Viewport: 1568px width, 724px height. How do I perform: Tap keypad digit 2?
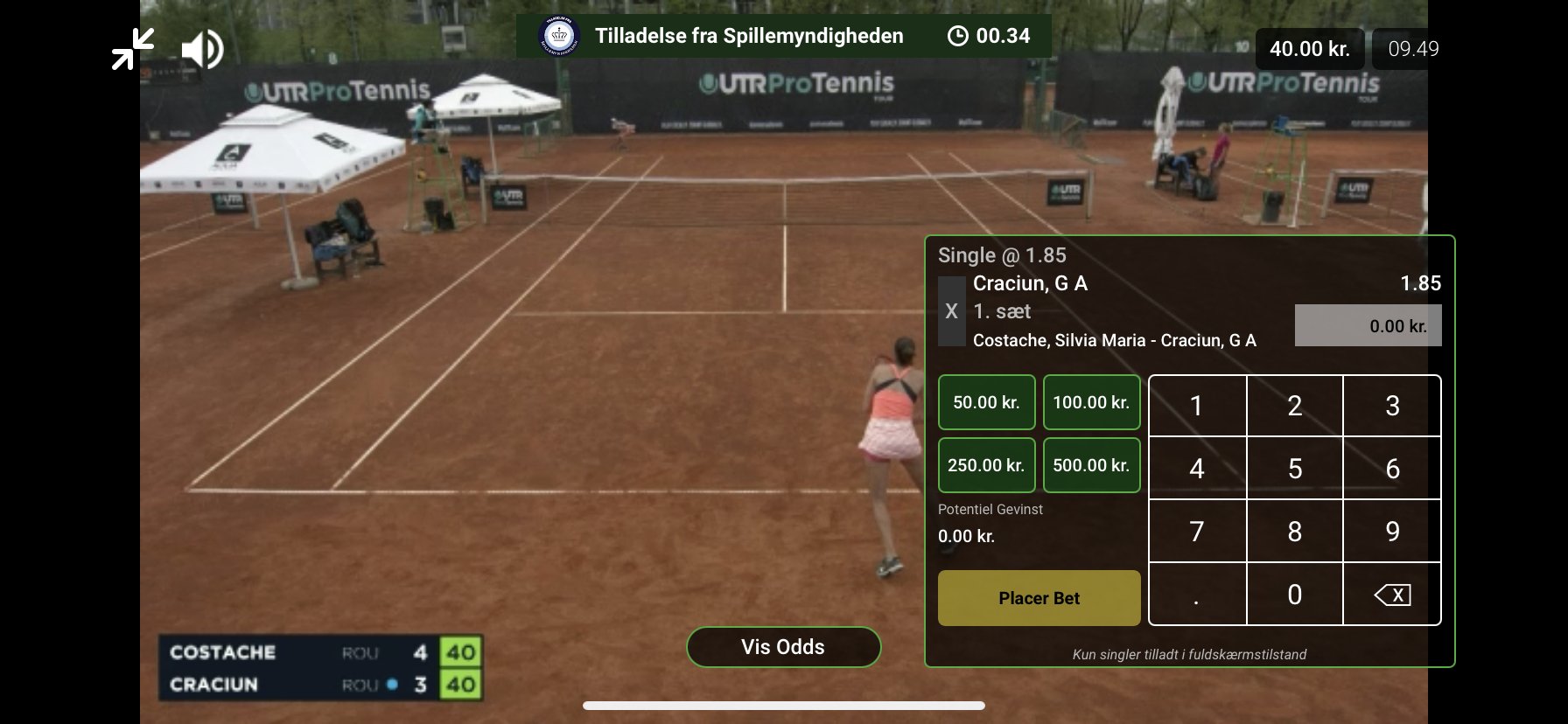(1295, 406)
